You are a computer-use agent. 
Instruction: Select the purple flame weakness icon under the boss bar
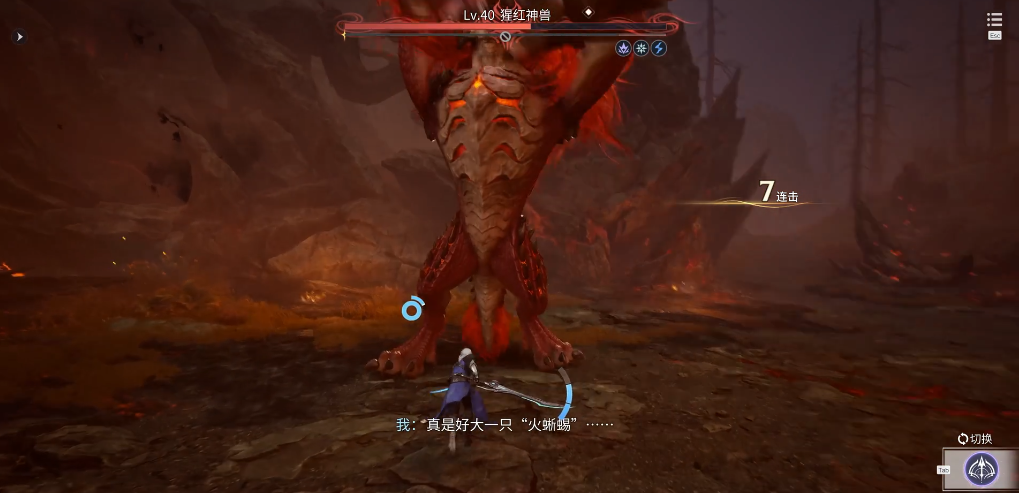(623, 48)
